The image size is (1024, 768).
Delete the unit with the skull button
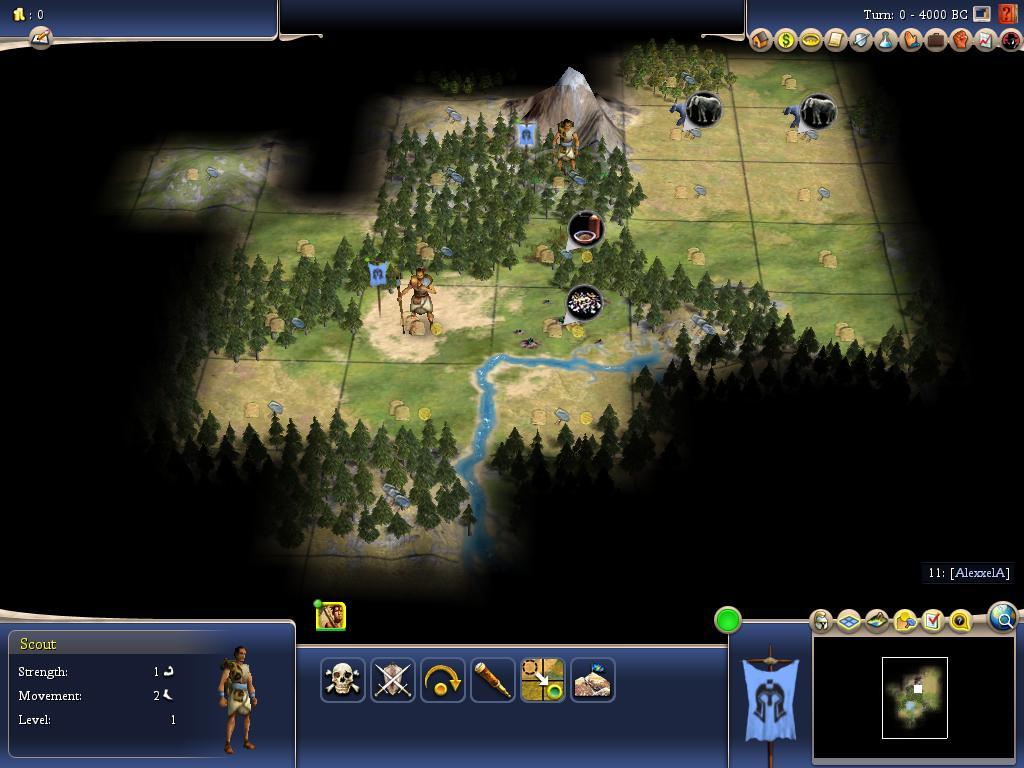343,680
